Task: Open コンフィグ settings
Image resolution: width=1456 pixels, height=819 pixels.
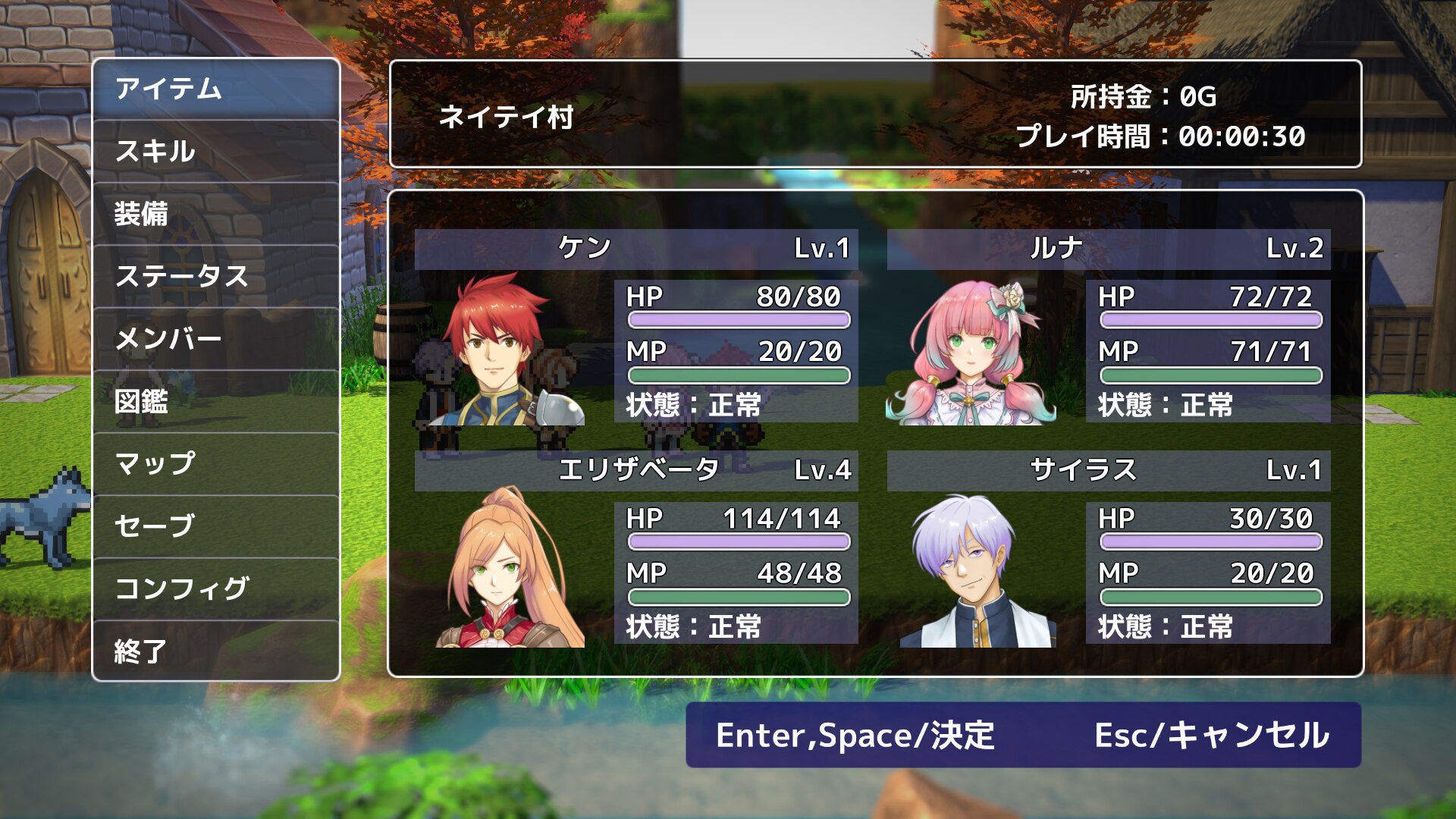Action: [x=216, y=588]
